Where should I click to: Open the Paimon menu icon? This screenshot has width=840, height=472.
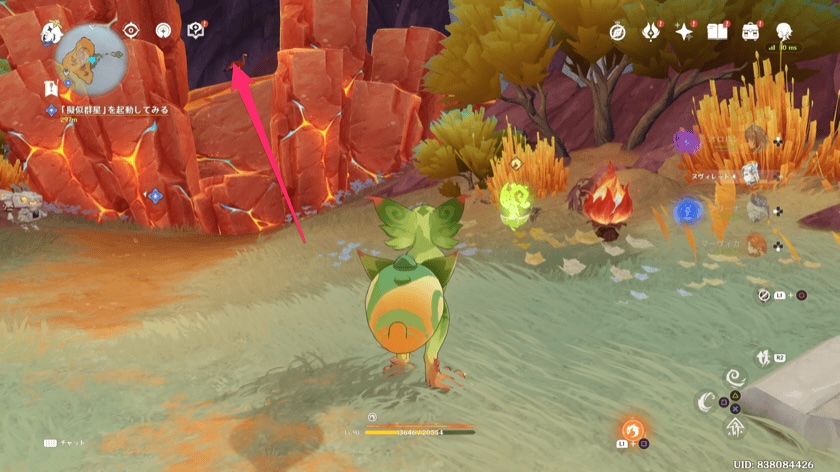click(52, 33)
